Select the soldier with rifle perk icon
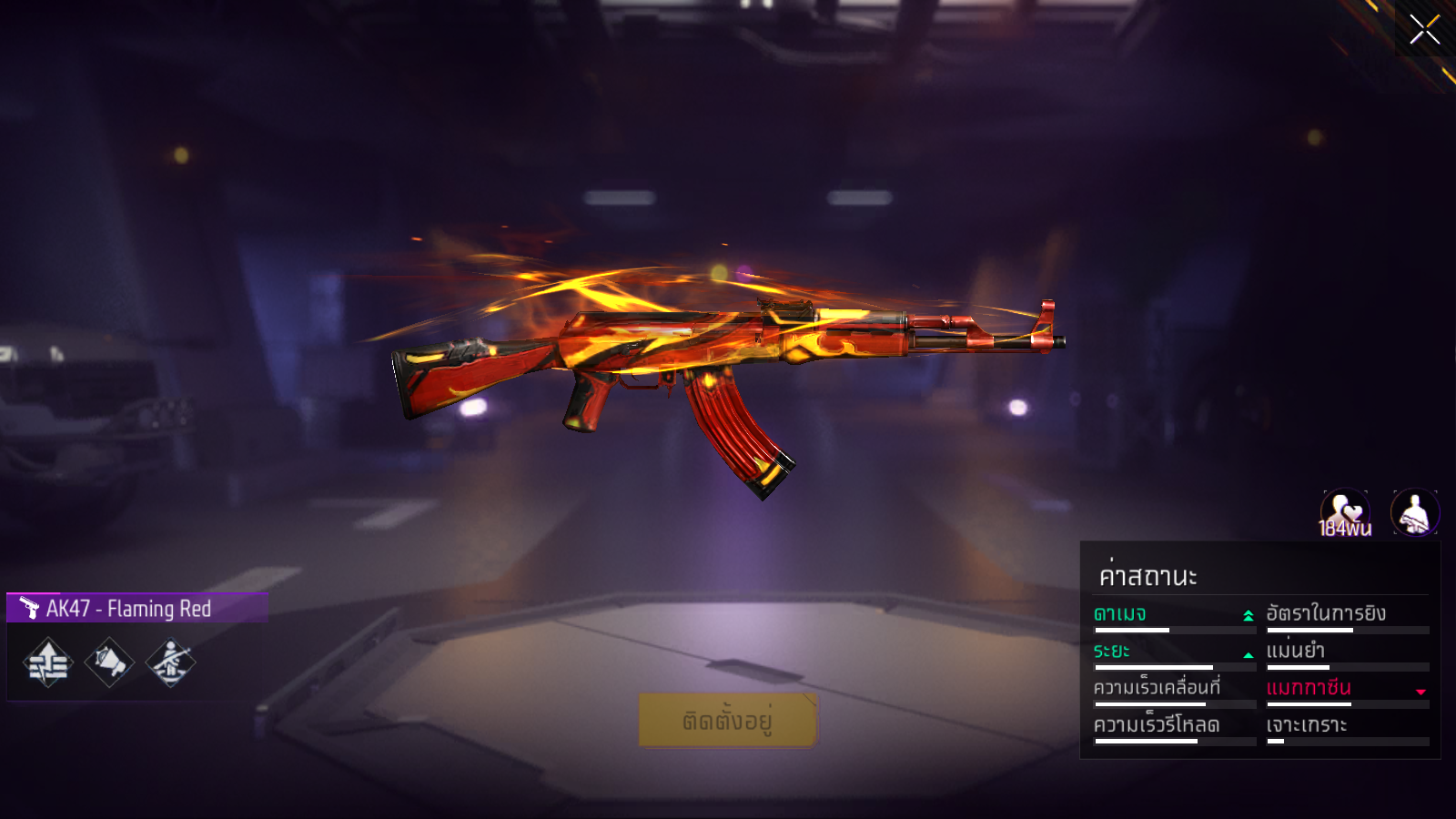1456x819 pixels. (170, 662)
